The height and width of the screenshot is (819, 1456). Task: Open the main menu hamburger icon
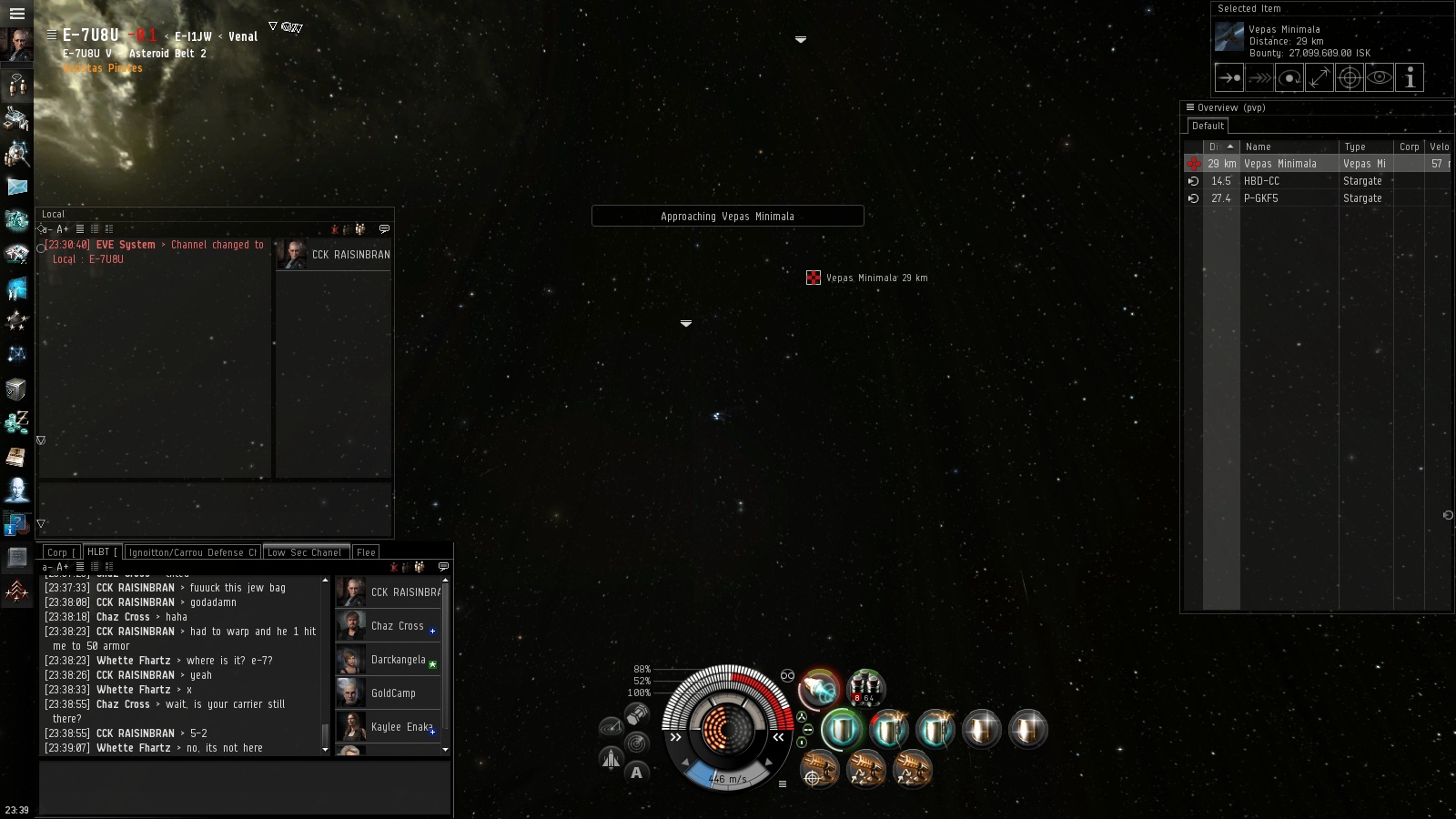tap(16, 14)
